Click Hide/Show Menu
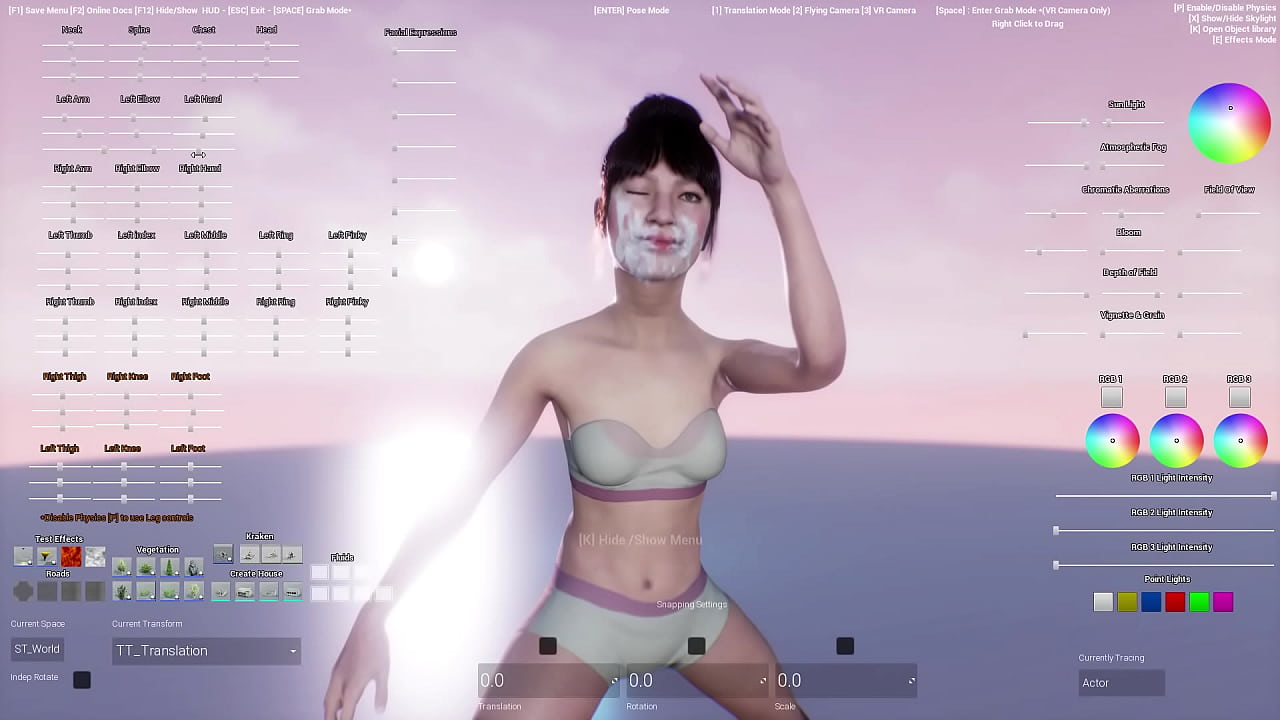The width and height of the screenshot is (1280, 720). pos(638,539)
